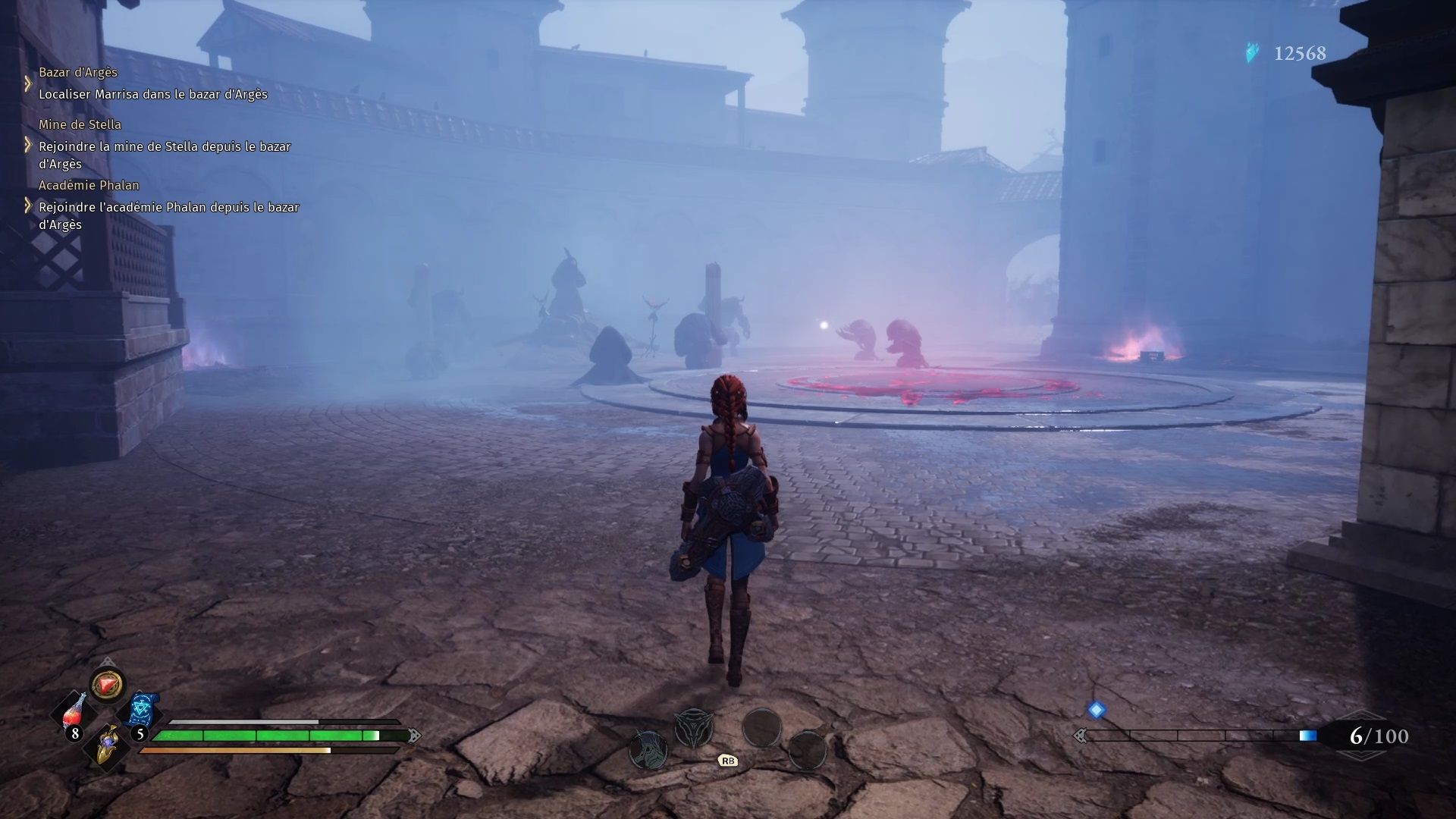This screenshot has width=1456, height=819.
Task: Activate the red gem compass amulet
Action: click(x=108, y=685)
